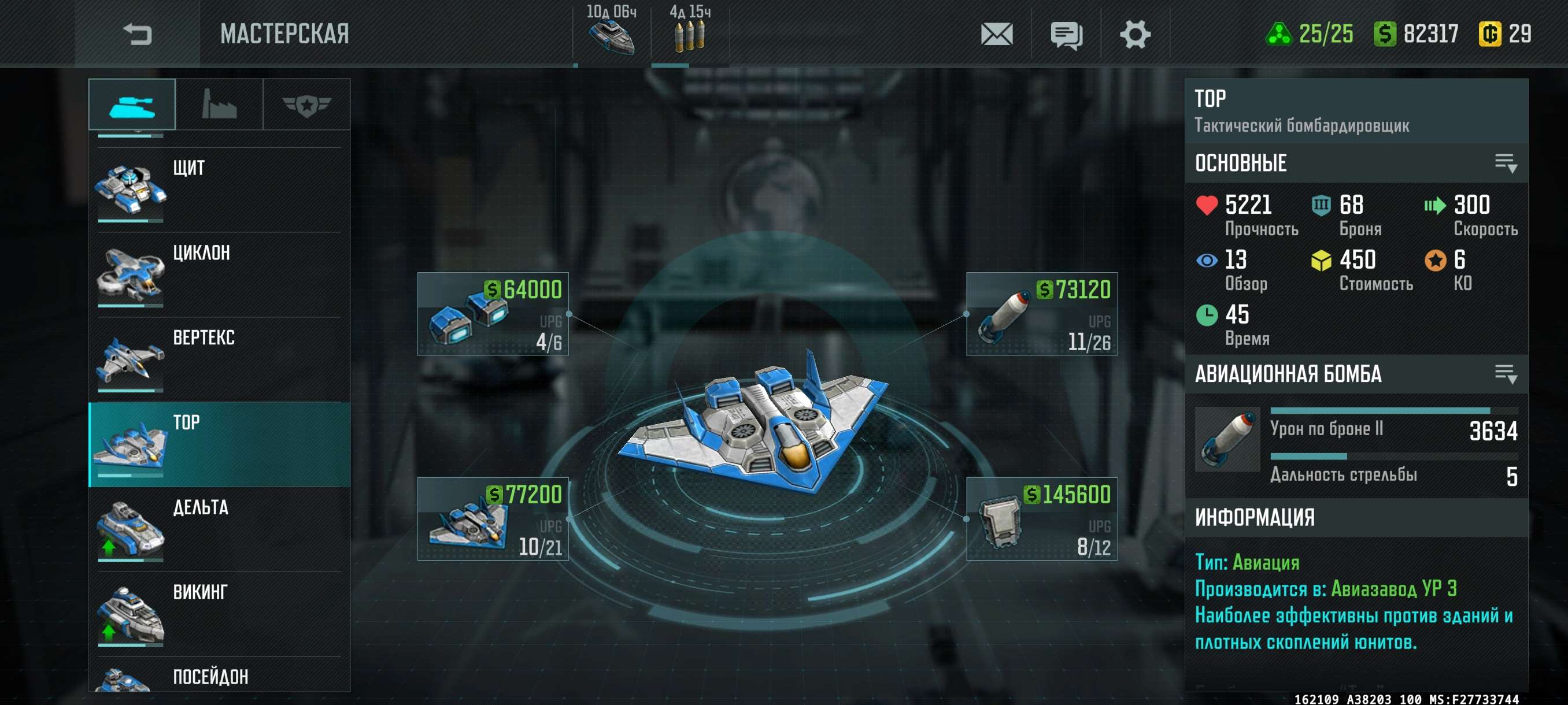Switch to the tank units tab
Viewport: 1568px width, 705px height.
[x=132, y=105]
